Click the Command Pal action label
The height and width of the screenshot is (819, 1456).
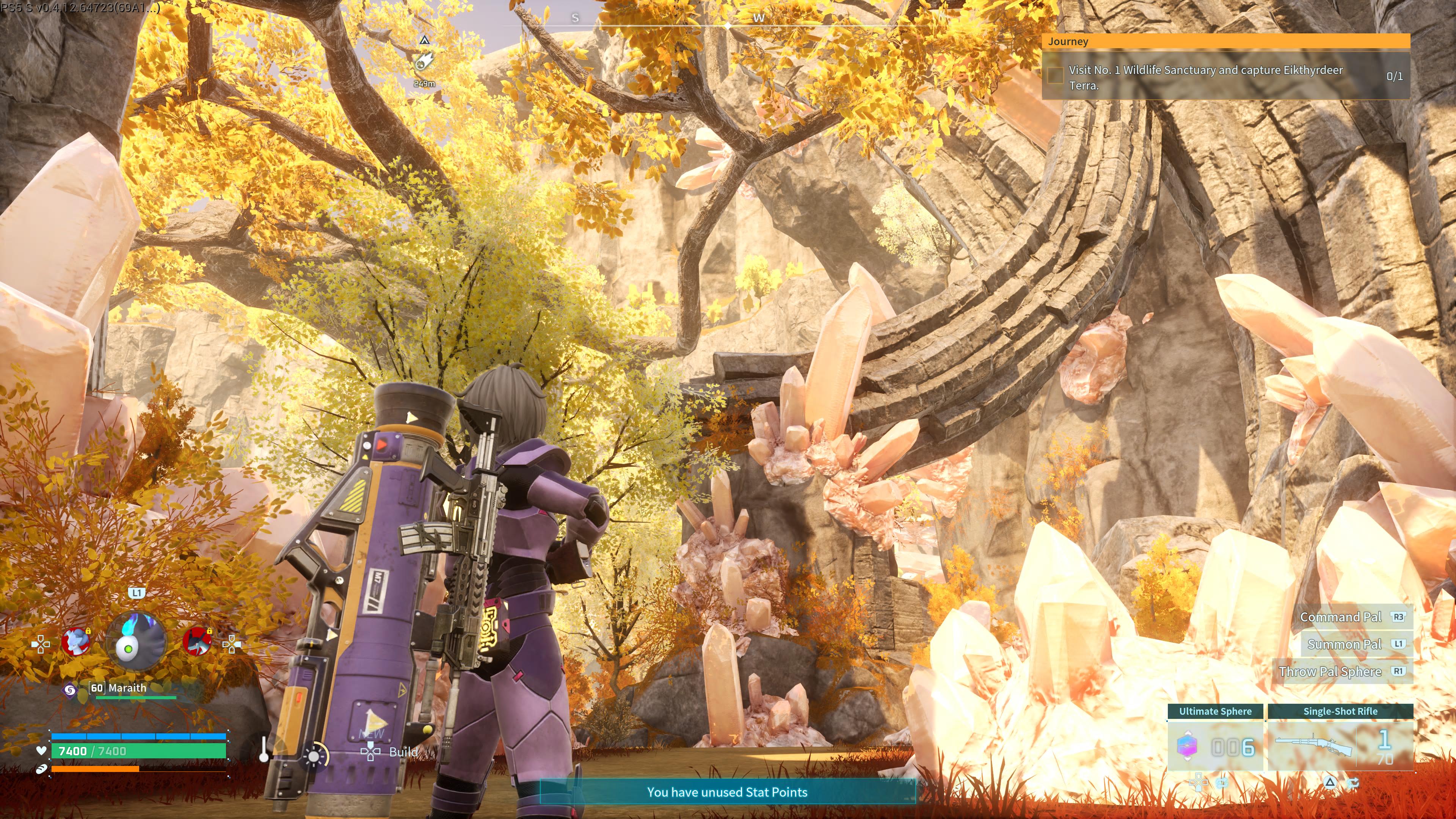point(1340,617)
